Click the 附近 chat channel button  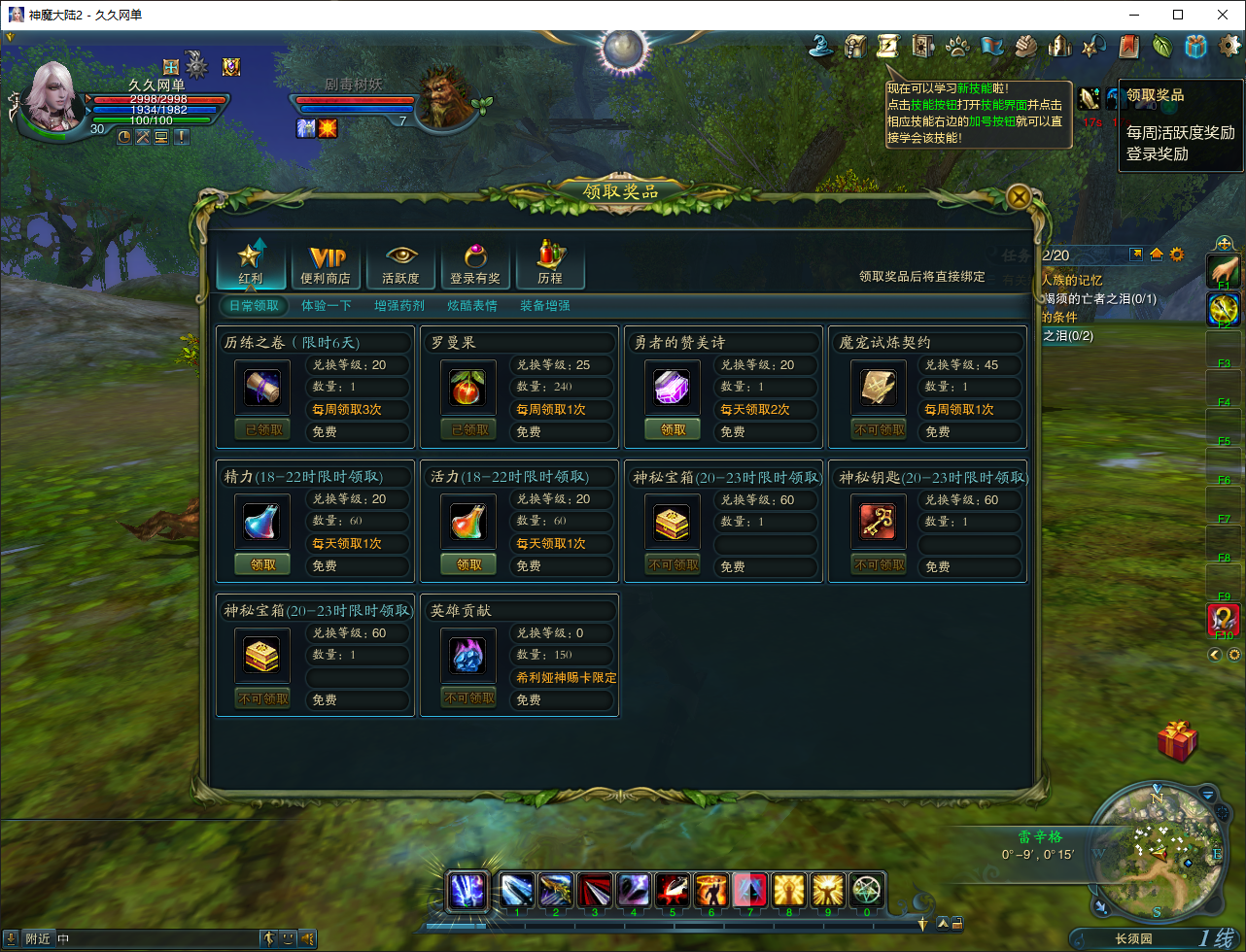[39, 938]
